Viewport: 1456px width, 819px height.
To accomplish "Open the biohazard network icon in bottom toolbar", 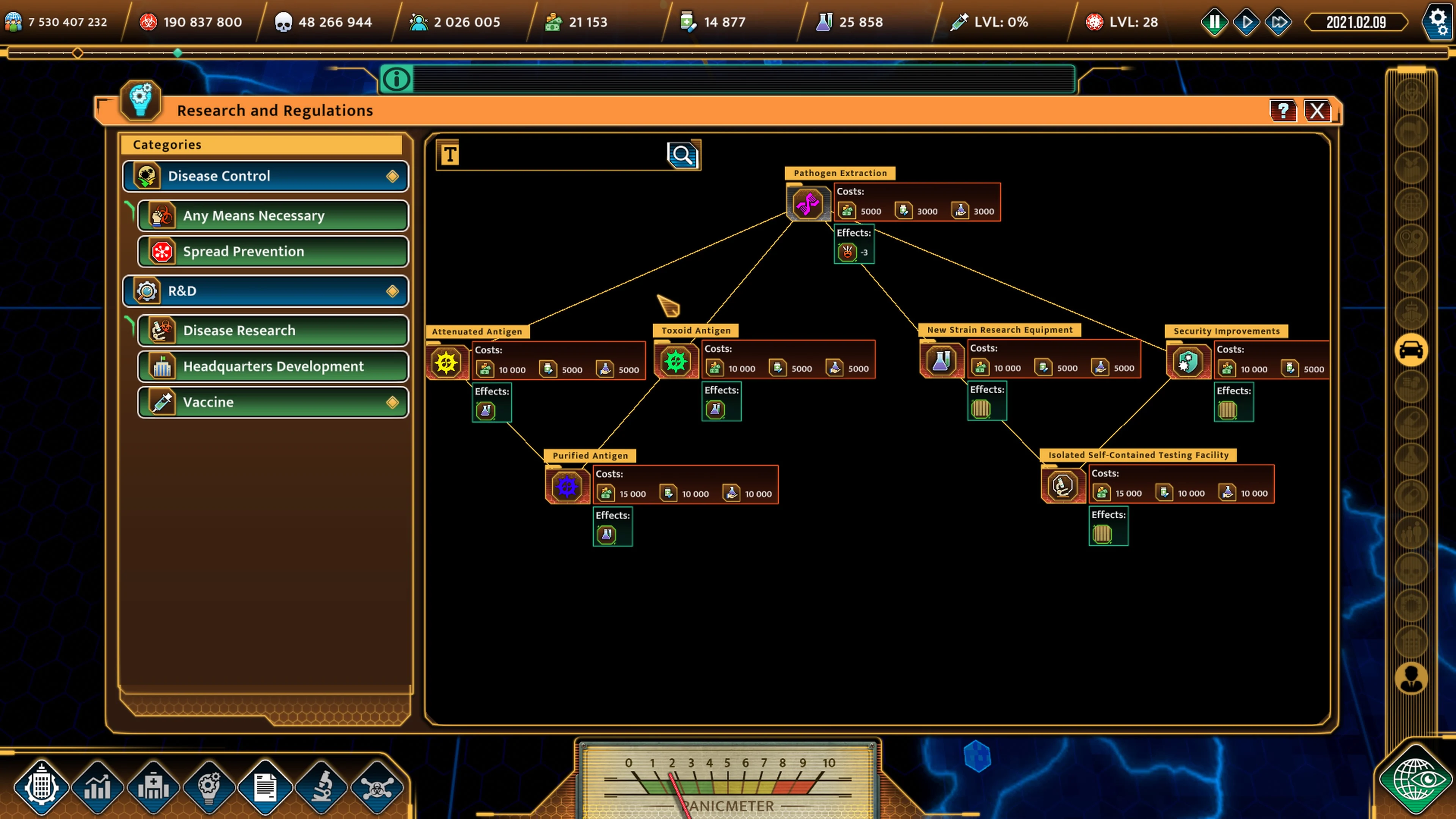I will pos(378,786).
